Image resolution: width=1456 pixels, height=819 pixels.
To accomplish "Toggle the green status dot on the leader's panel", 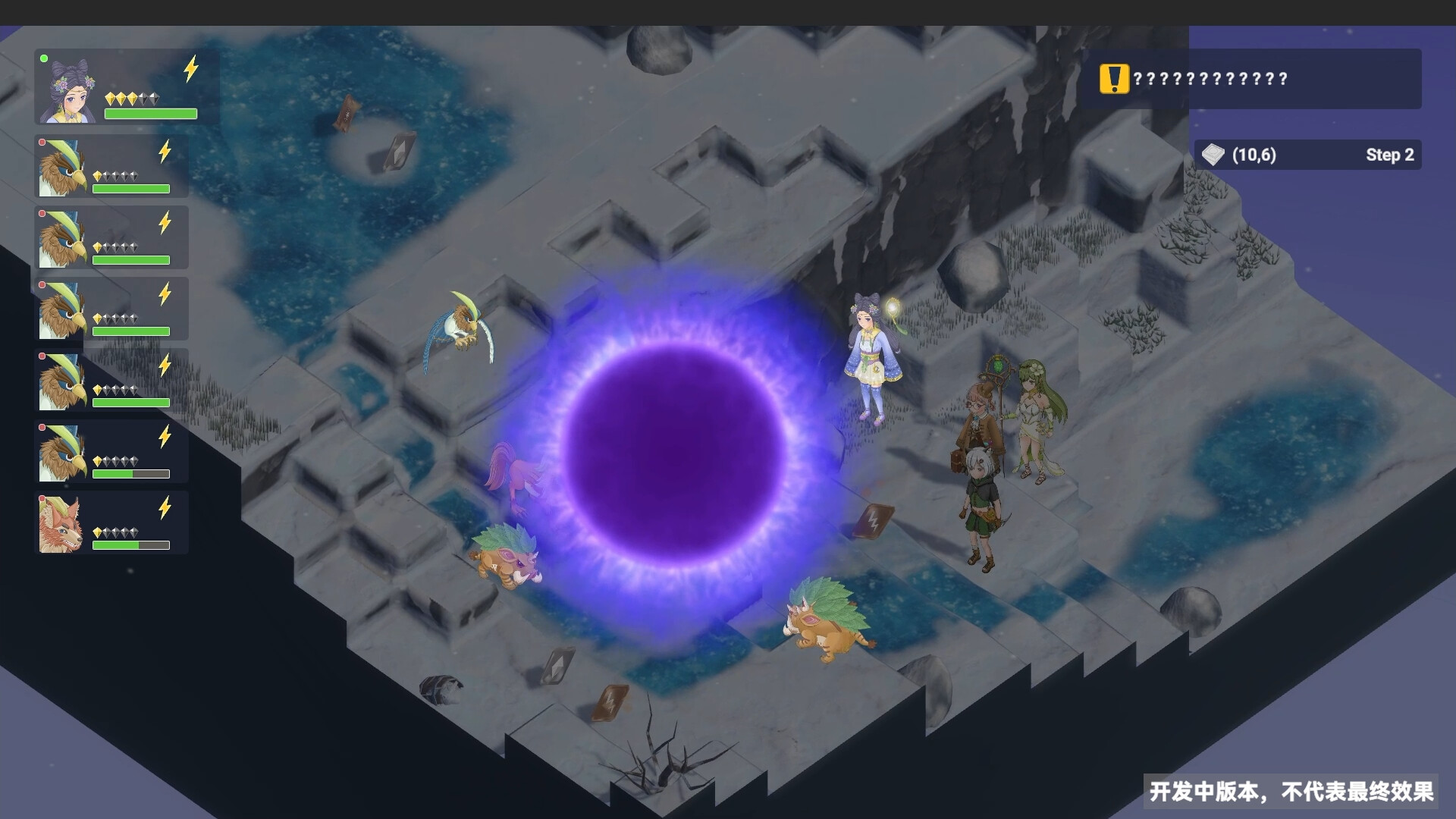I will click(x=43, y=57).
